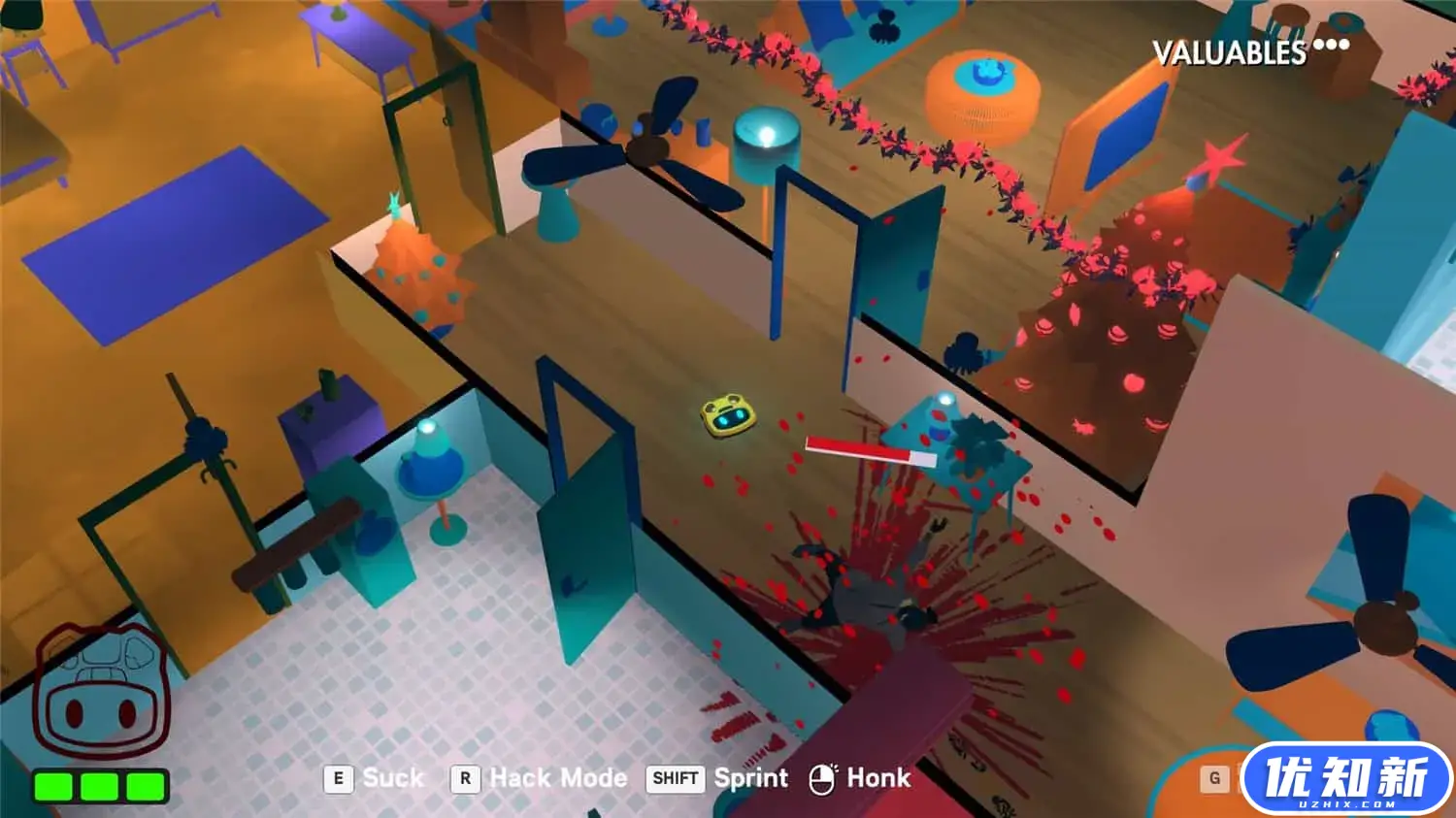The width and height of the screenshot is (1456, 818).
Task: Click the robot vacuum face portrait
Action: 101,692
